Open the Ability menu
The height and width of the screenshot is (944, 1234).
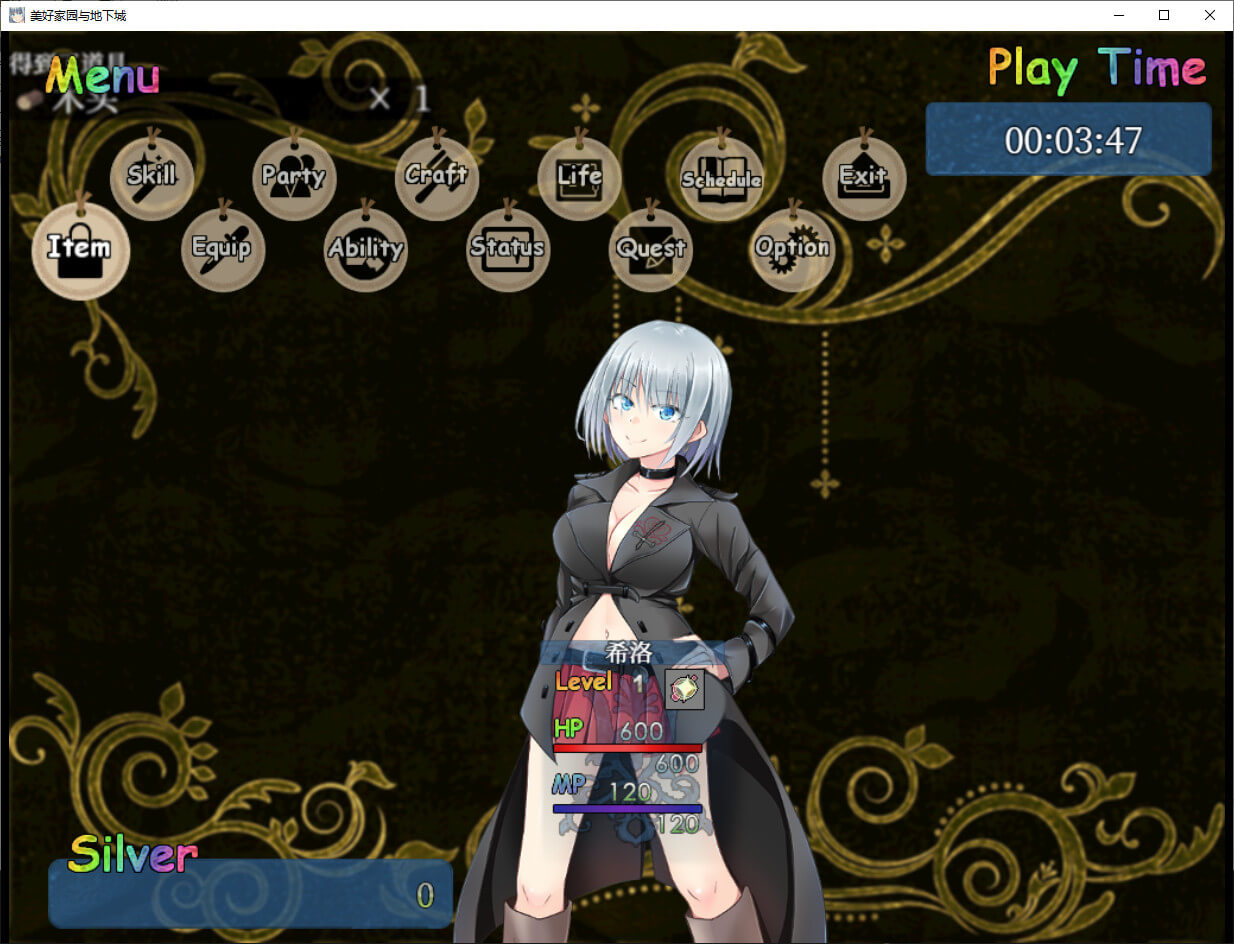[366, 250]
